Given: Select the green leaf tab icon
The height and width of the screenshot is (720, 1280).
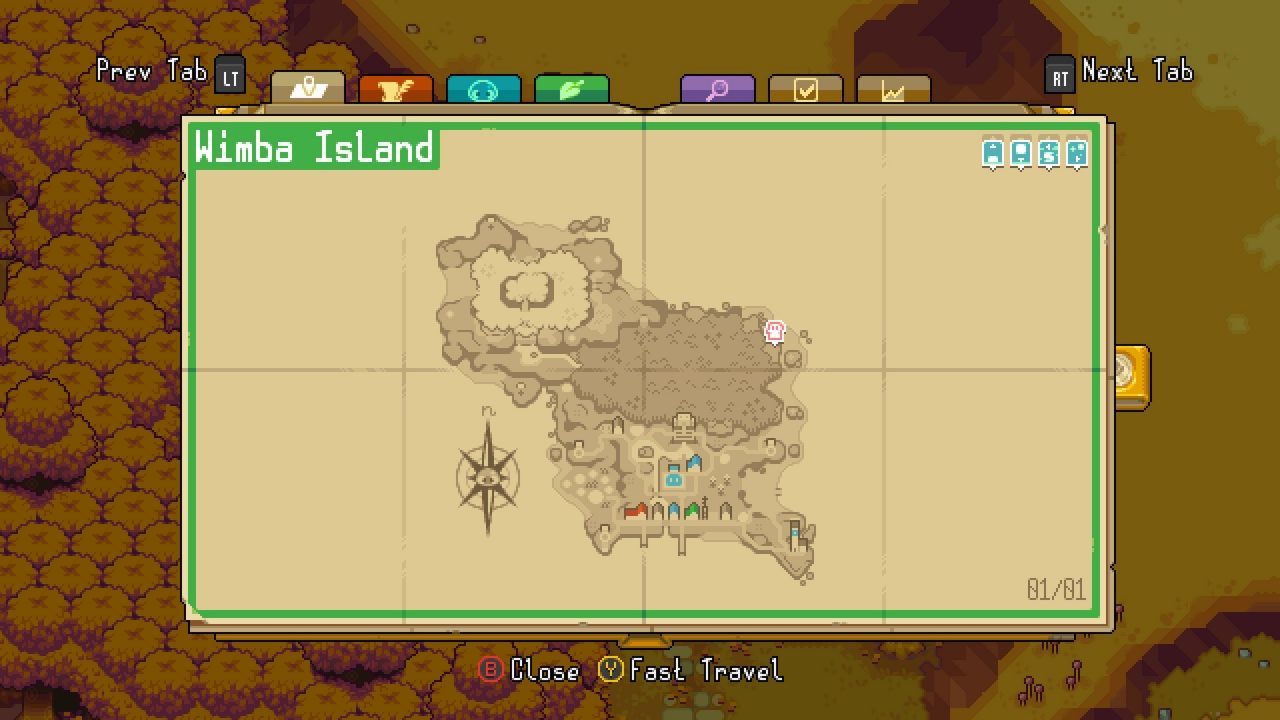Looking at the screenshot, I should point(572,88).
